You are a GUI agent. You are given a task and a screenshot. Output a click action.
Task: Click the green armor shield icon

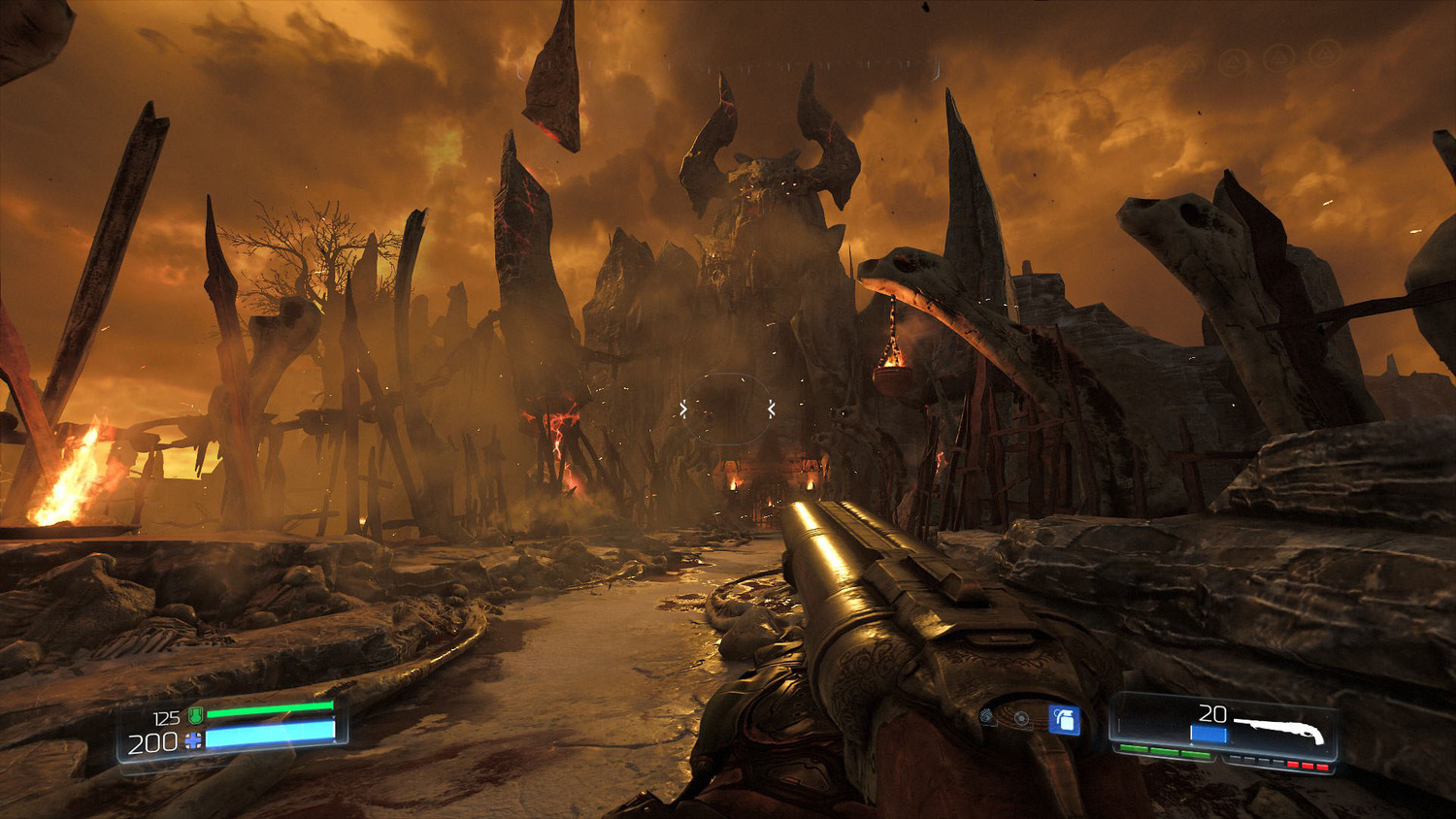pyautogui.click(x=195, y=715)
